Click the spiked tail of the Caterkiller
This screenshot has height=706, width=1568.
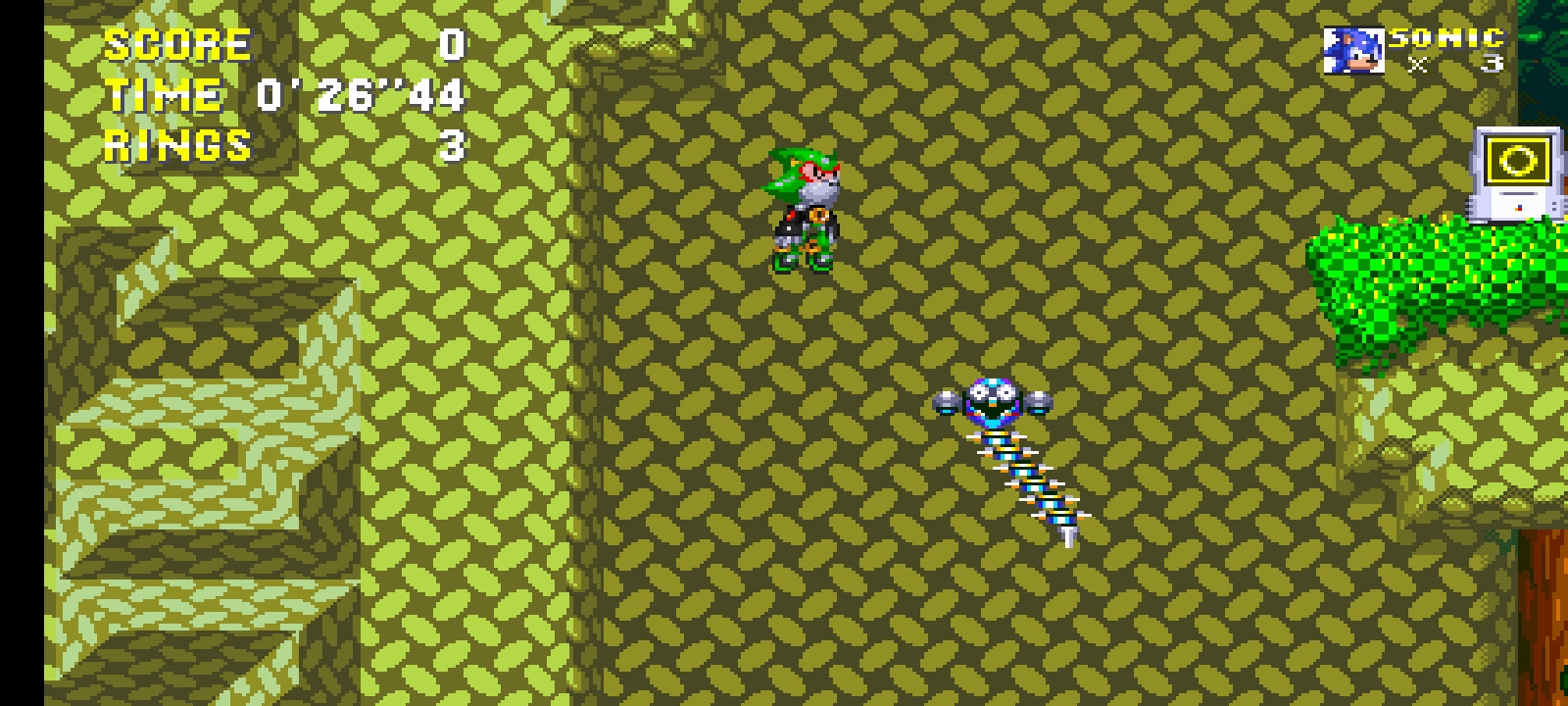click(1068, 534)
